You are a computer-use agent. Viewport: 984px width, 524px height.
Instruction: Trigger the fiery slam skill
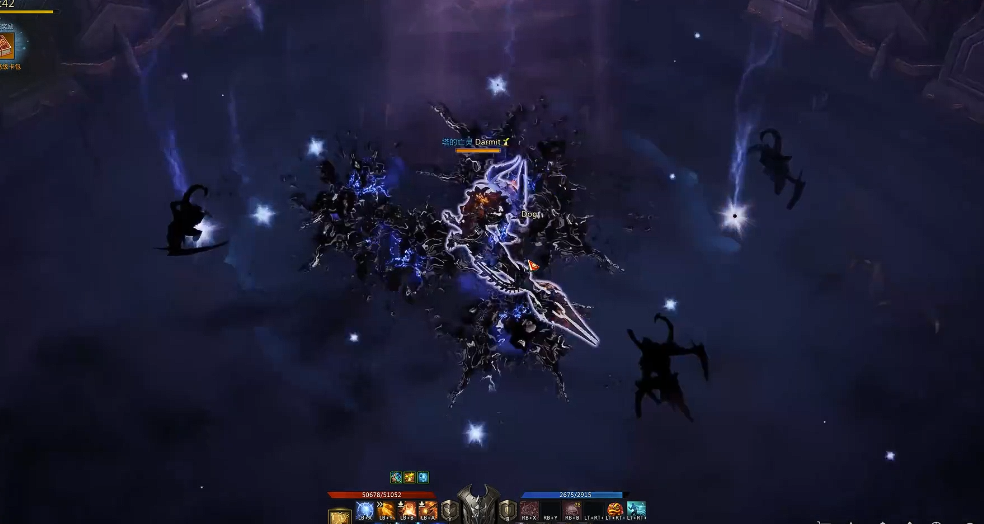(x=407, y=511)
